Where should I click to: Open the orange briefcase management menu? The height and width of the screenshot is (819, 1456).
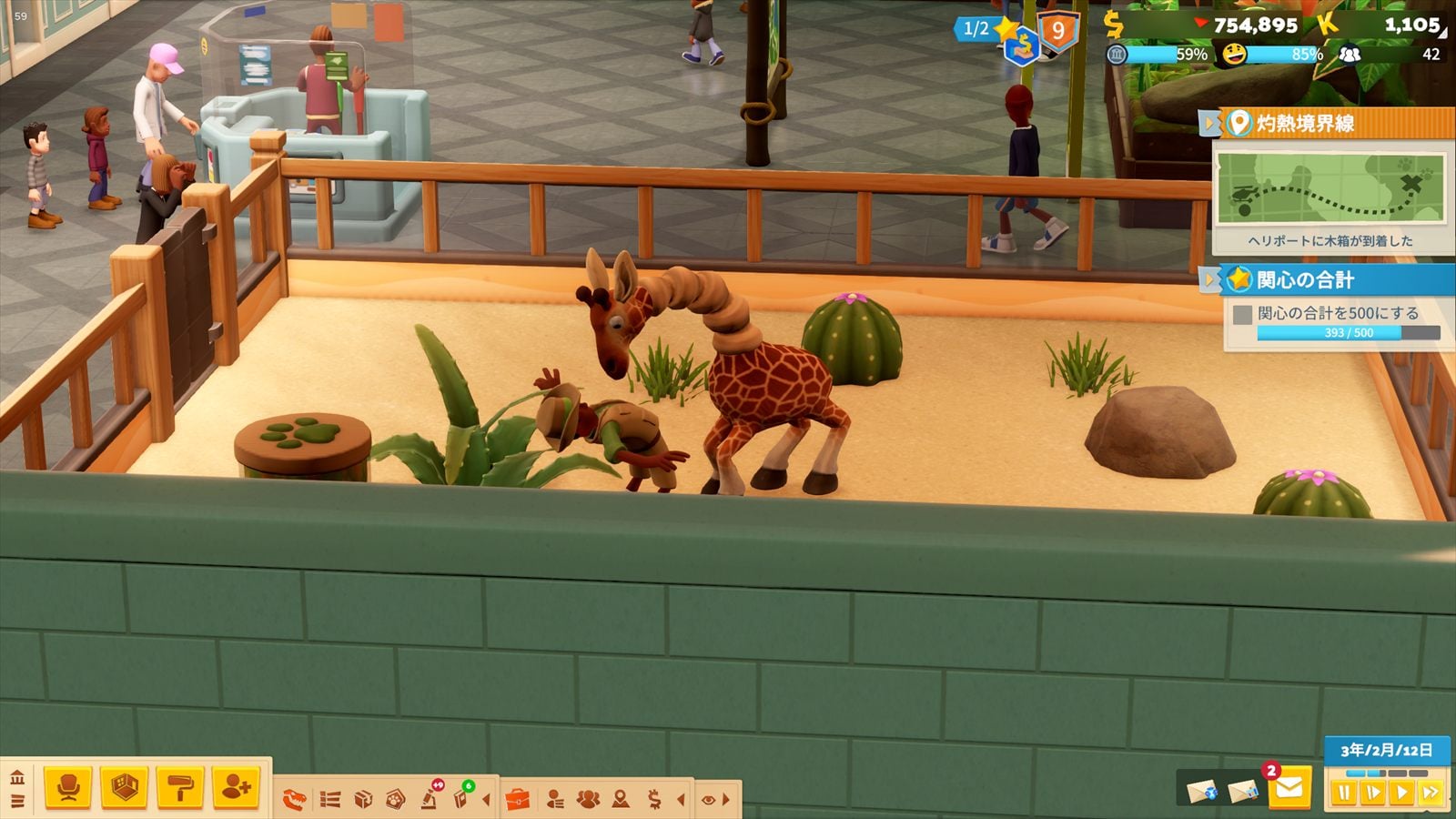517,800
